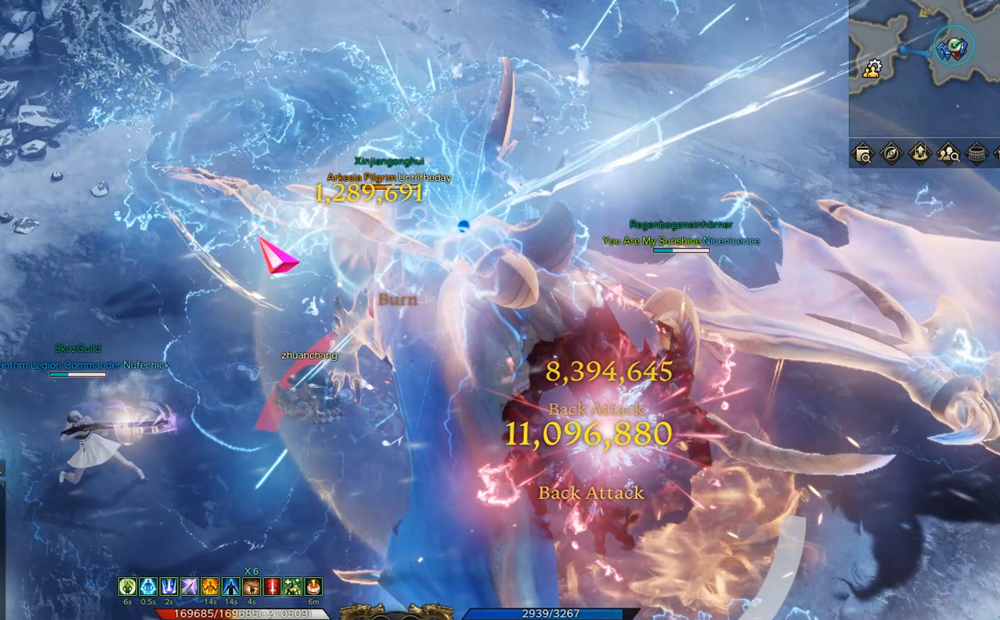Select the purple blade buff icon

189,587
